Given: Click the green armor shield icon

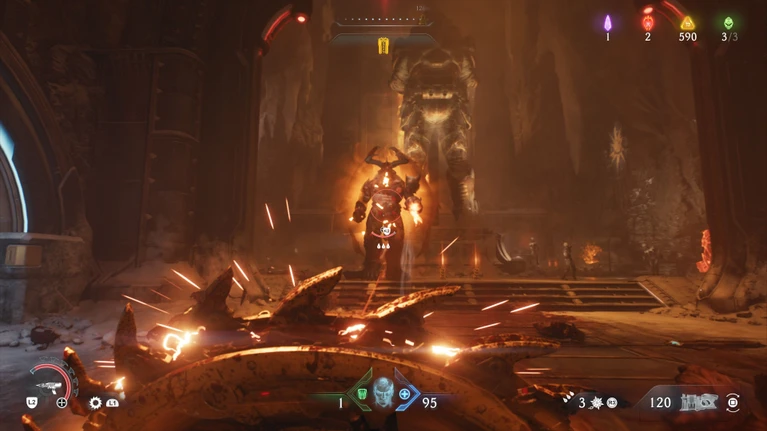Looking at the screenshot, I should [361, 394].
